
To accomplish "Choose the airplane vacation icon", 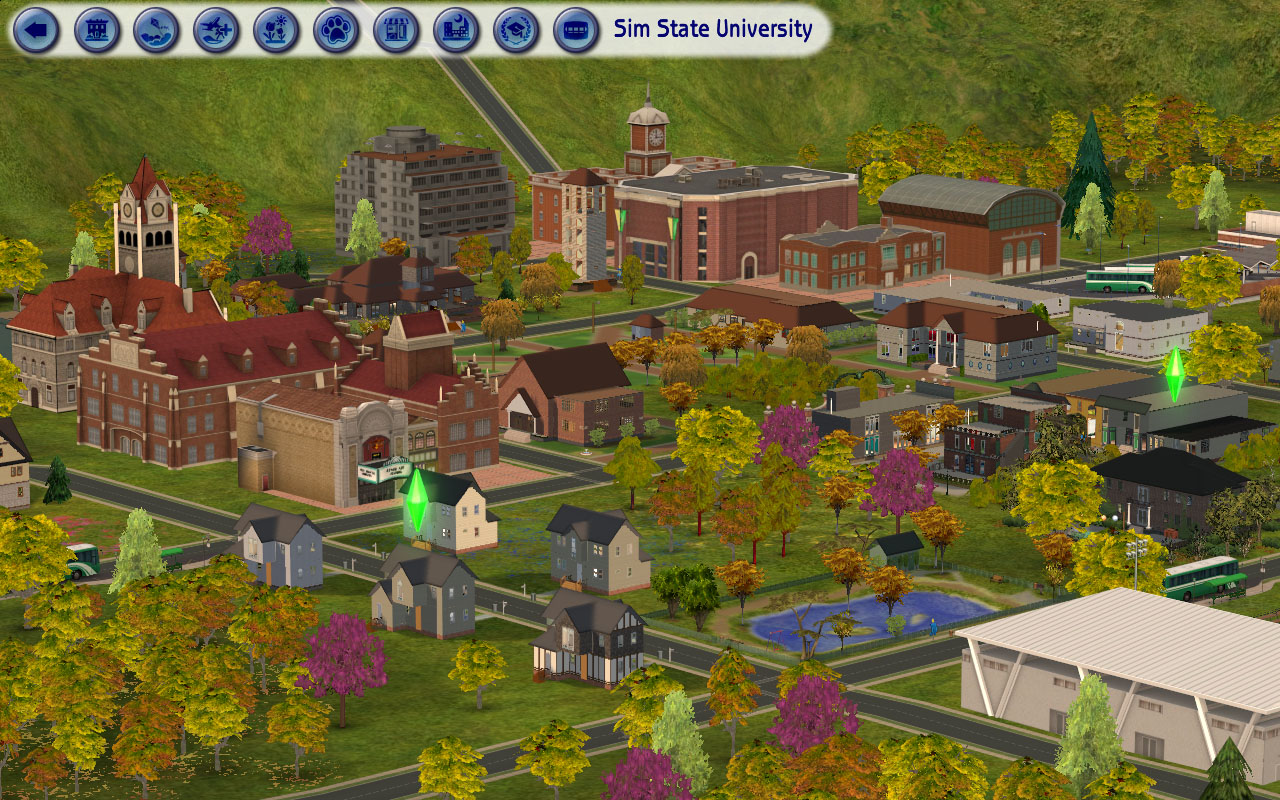I will coord(217,30).
